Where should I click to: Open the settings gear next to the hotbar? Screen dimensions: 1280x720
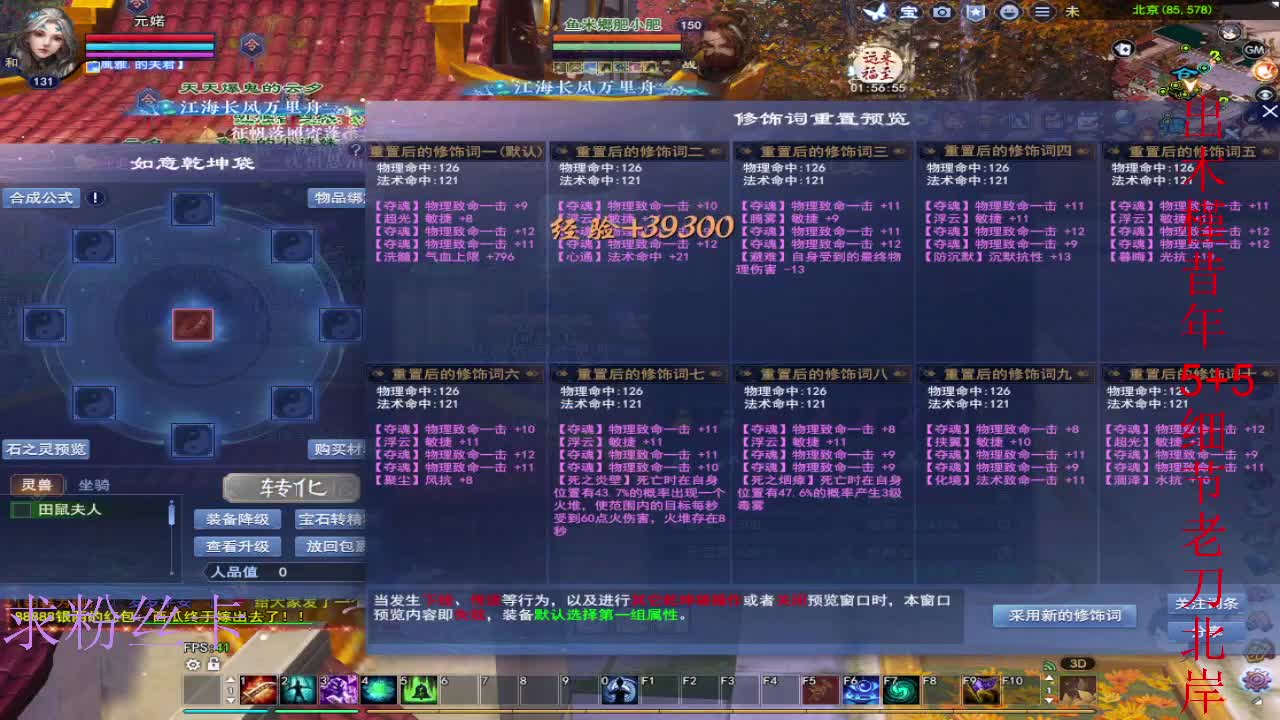pos(194,666)
